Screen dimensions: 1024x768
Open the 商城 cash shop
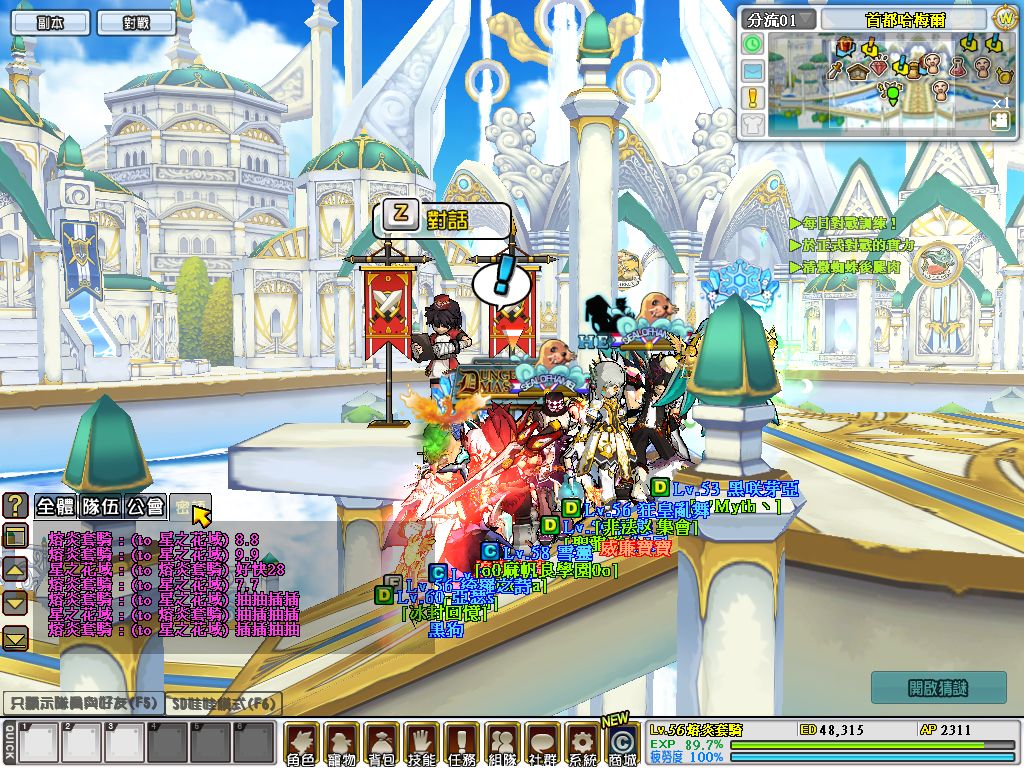tap(621, 745)
